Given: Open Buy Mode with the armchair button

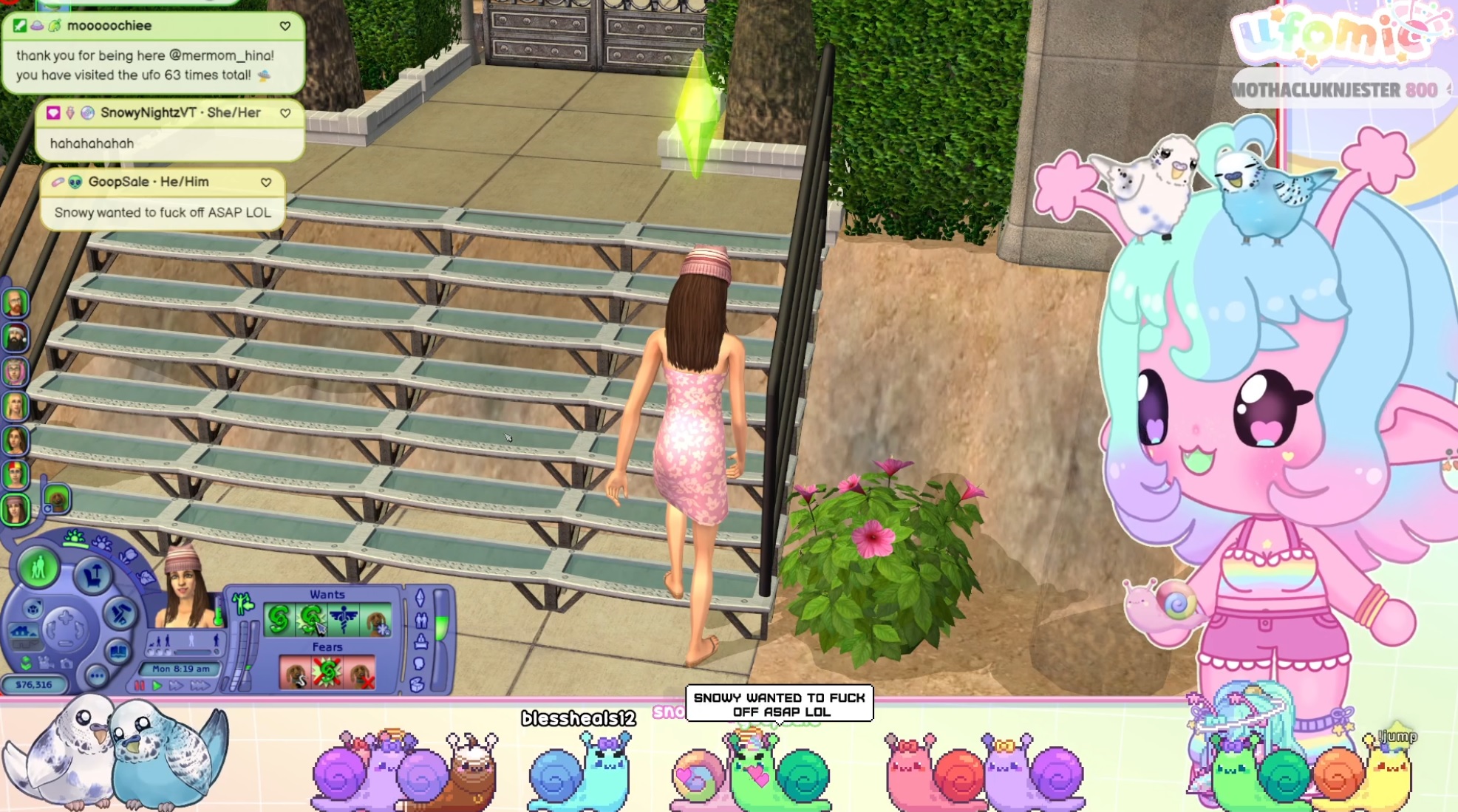Looking at the screenshot, I should tap(93, 575).
